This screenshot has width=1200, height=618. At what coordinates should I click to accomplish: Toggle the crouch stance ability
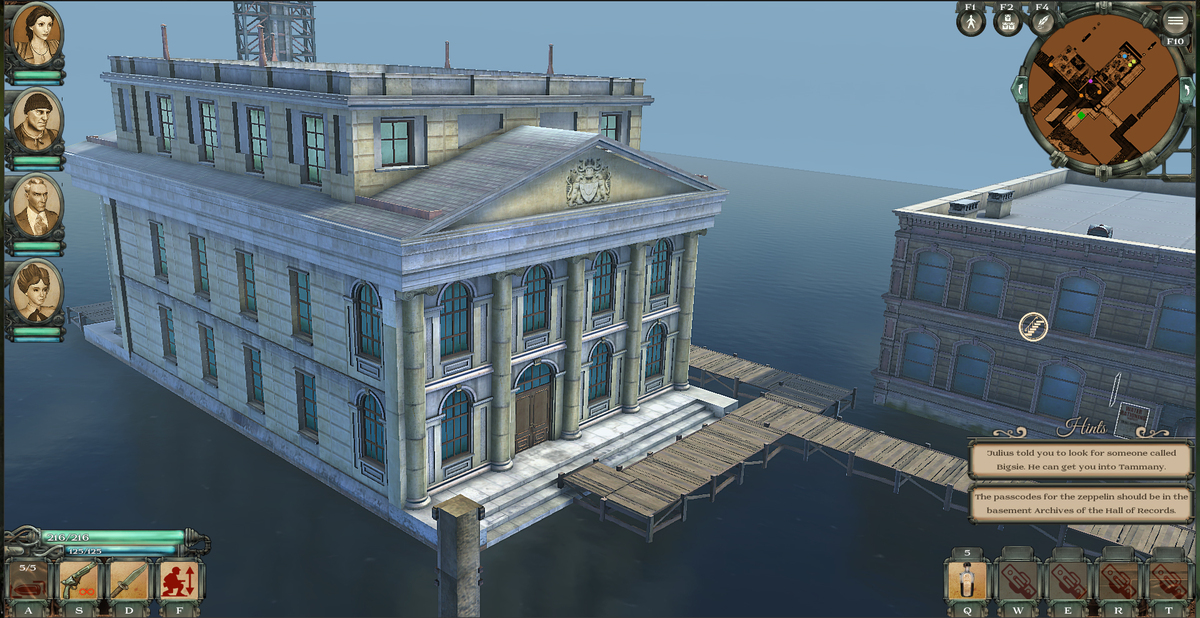point(180,580)
